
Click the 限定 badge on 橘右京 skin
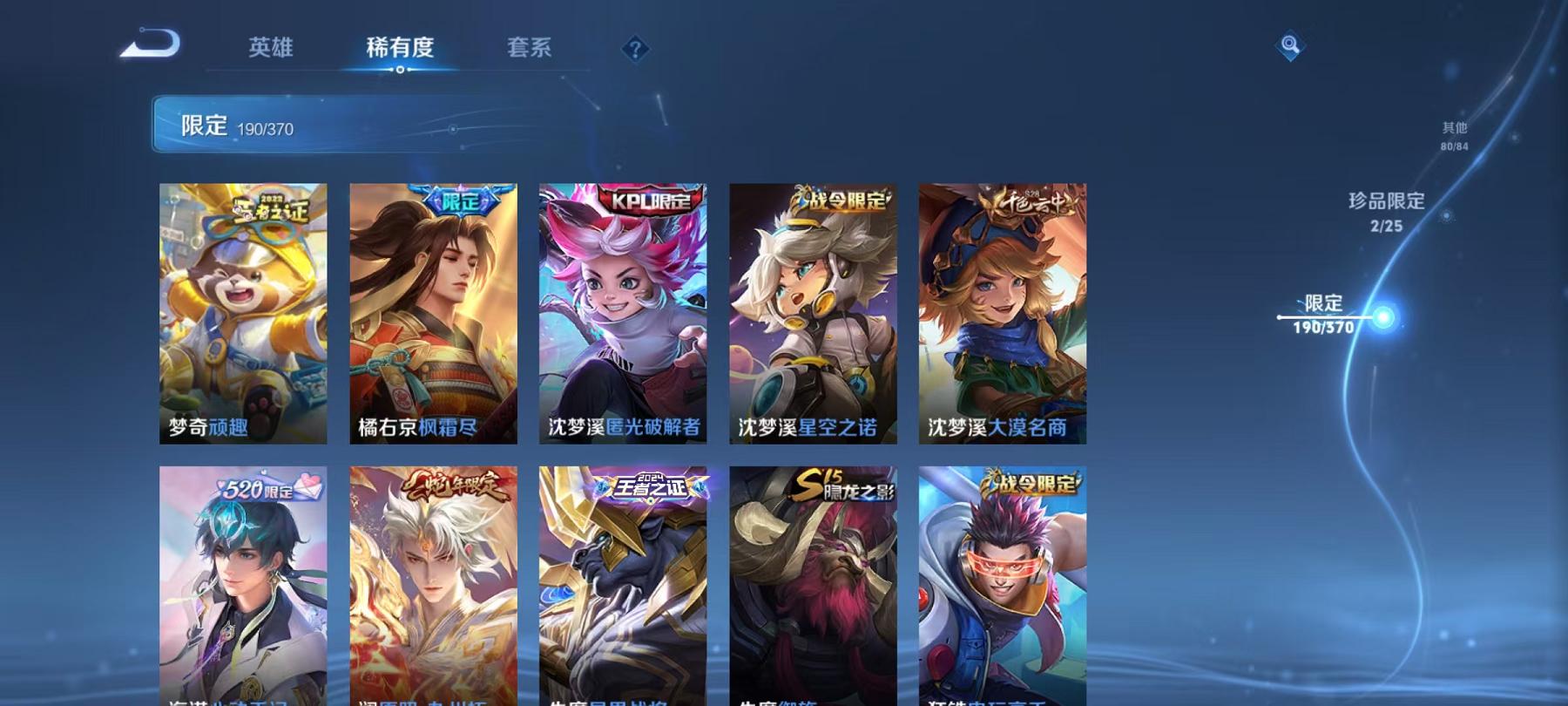pyautogui.click(x=462, y=200)
